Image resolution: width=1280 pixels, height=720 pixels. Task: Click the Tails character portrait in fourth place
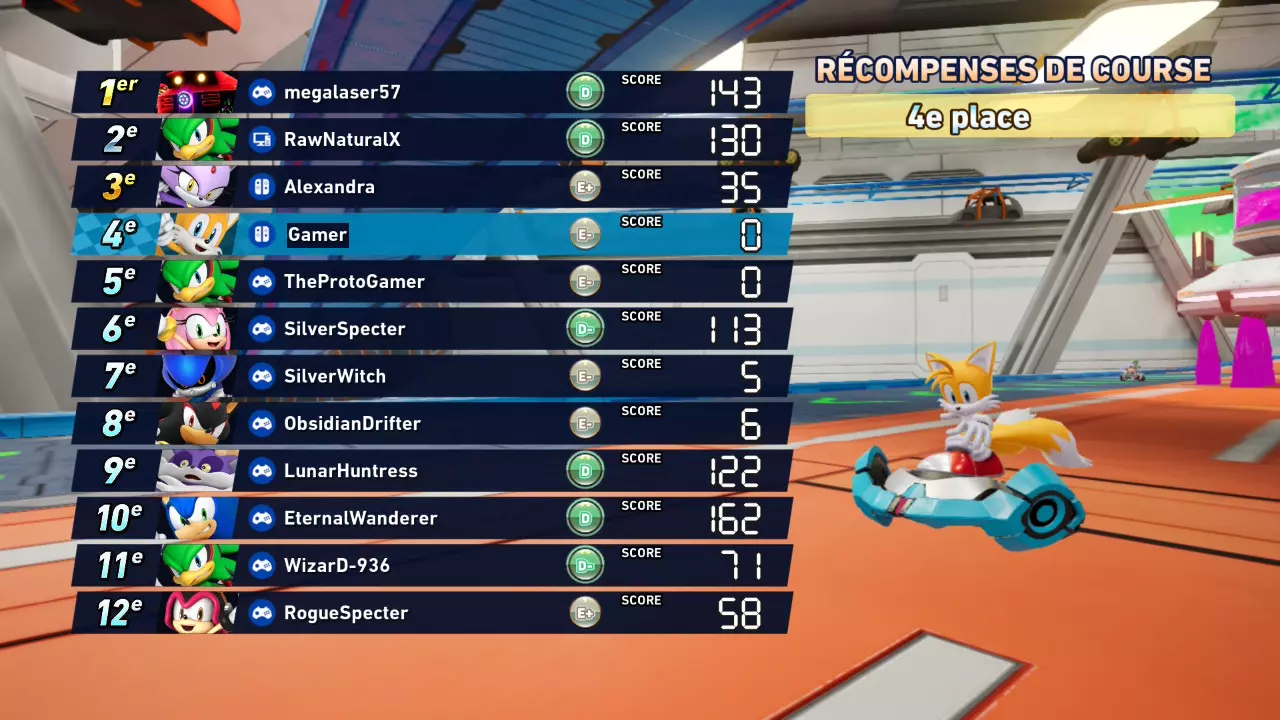tap(196, 234)
